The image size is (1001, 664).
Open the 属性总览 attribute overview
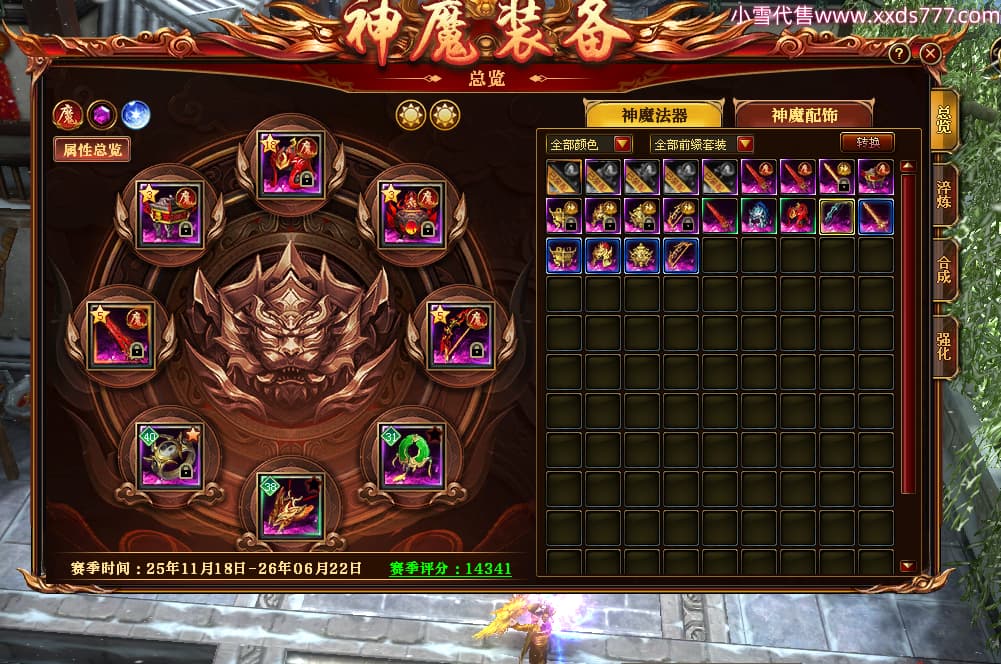92,150
